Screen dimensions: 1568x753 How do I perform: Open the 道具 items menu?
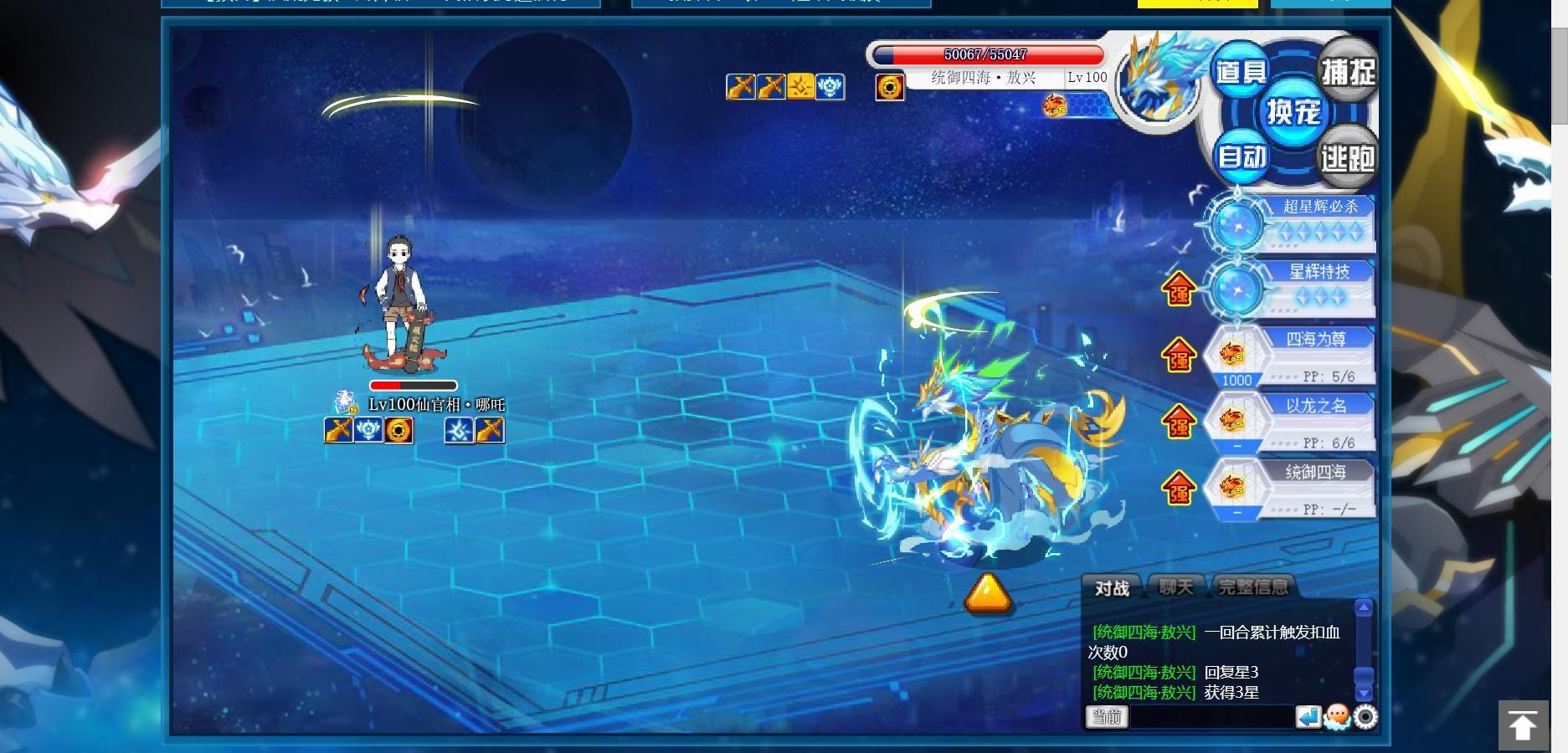(1240, 72)
